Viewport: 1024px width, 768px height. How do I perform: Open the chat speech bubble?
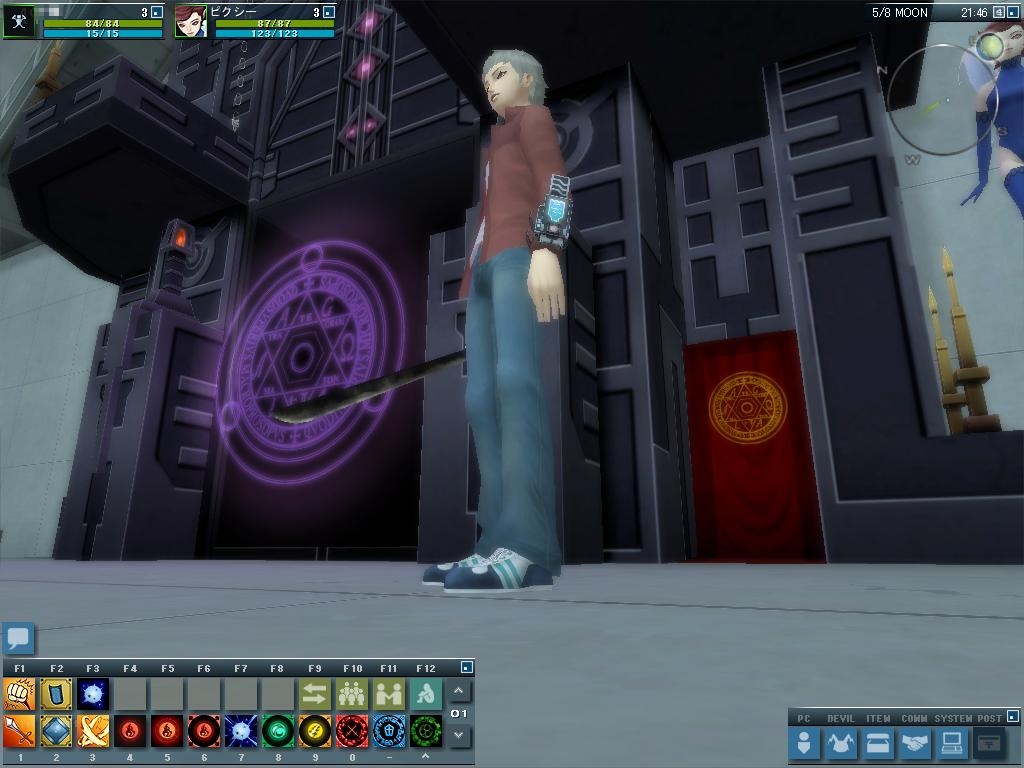pyautogui.click(x=18, y=637)
